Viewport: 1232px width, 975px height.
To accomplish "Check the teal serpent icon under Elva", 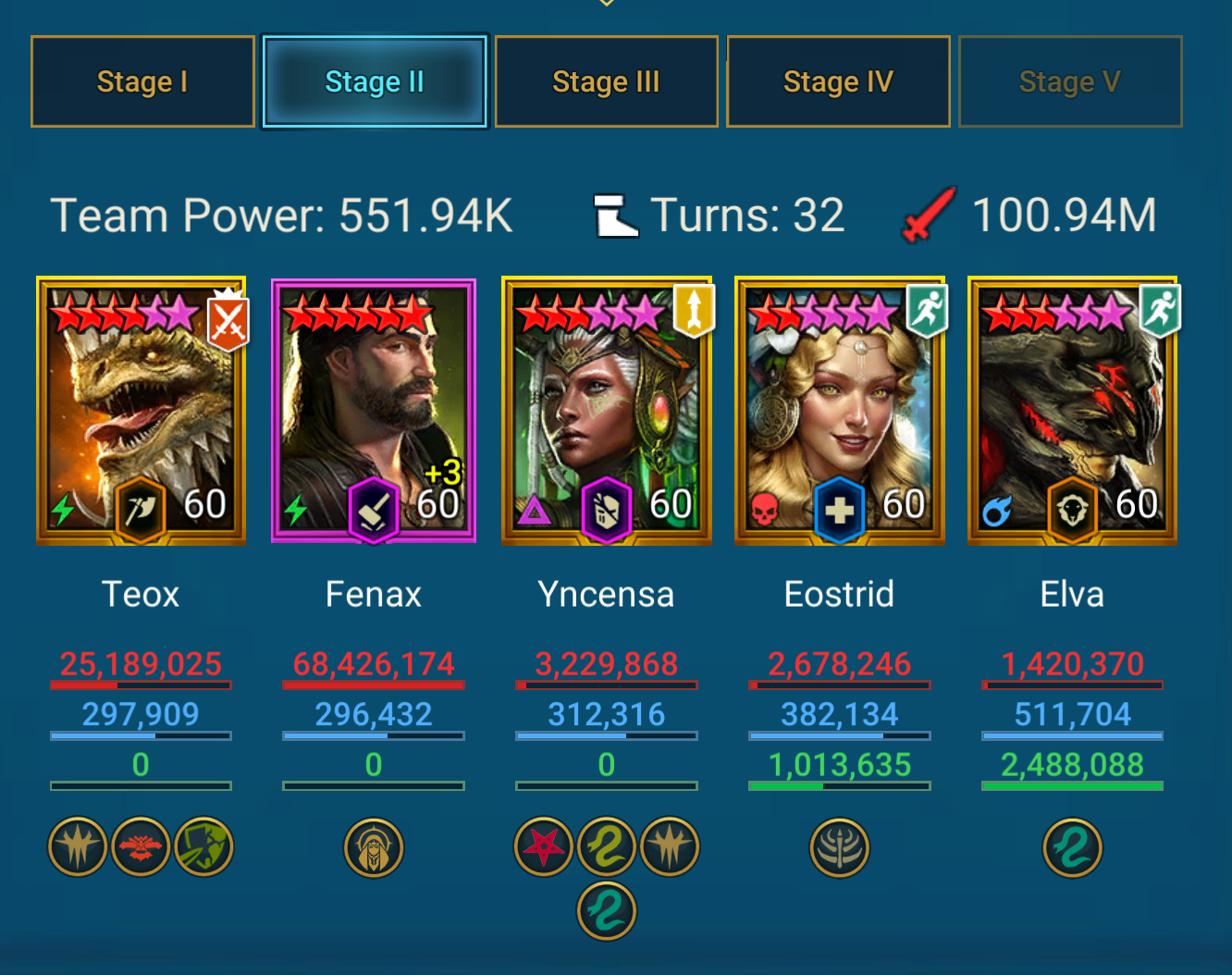I will click(x=1072, y=847).
